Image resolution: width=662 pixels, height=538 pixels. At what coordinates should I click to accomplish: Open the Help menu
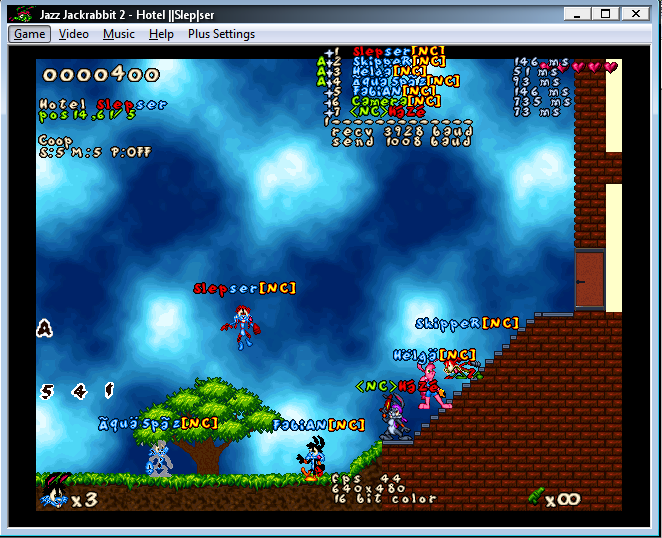[x=161, y=34]
